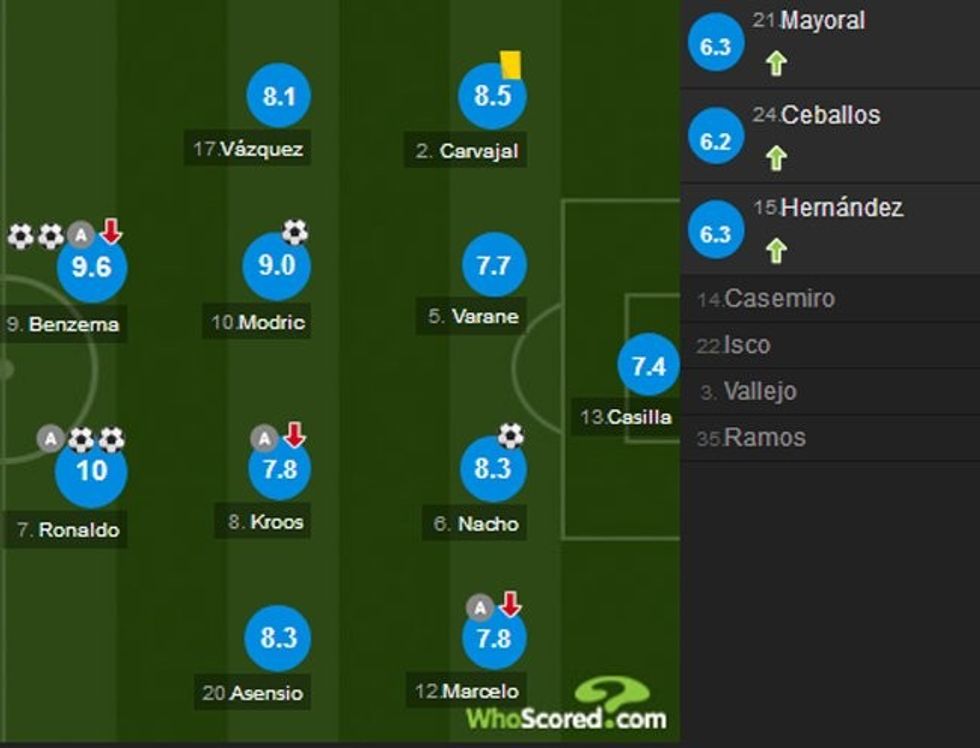The width and height of the screenshot is (980, 748).
Task: Select substitute Ceballos in the bench list
Action: click(830, 138)
